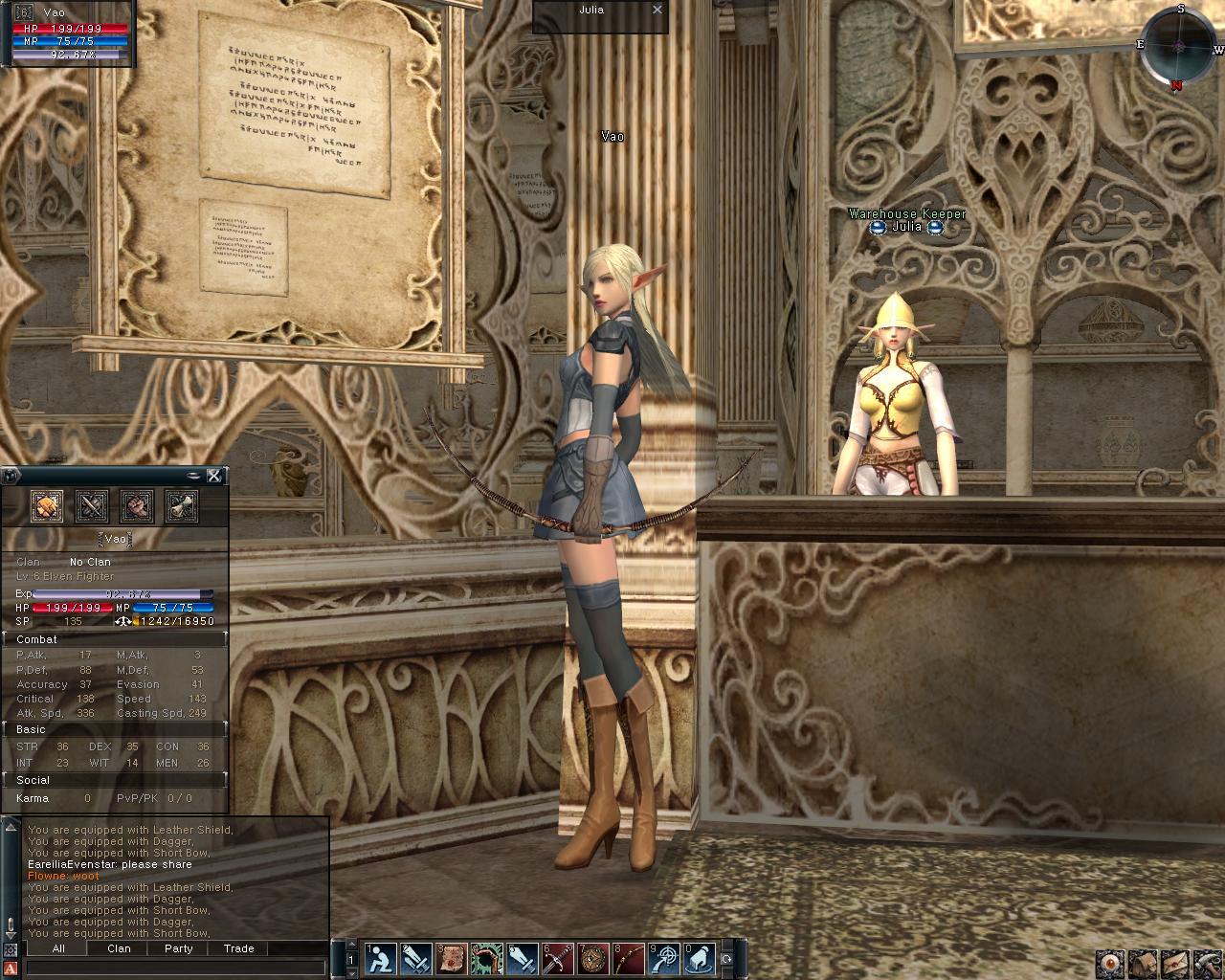Open the highlighted orange fist status tab
Screen dimensions: 1225x980
[x=47, y=505]
